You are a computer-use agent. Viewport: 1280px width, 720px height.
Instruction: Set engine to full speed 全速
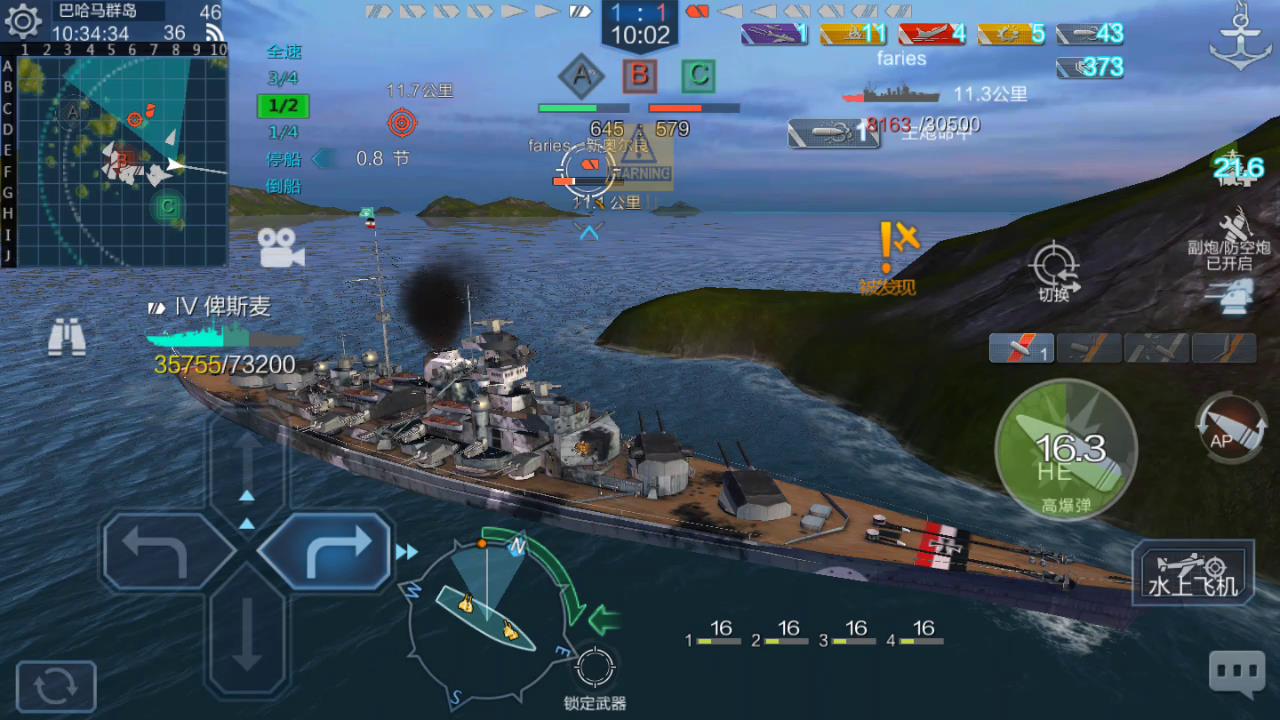[x=284, y=52]
